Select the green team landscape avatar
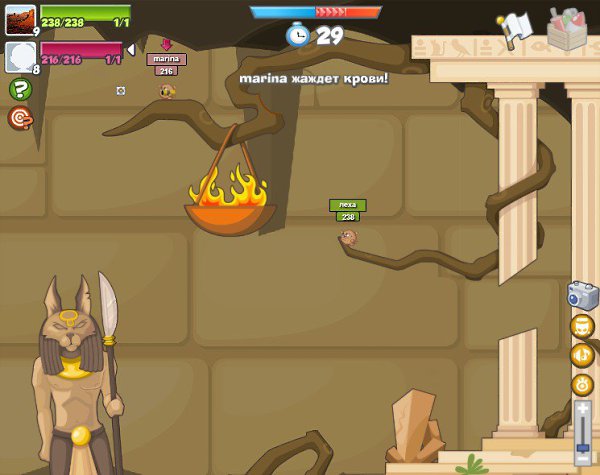The image size is (600, 475). tap(20, 20)
